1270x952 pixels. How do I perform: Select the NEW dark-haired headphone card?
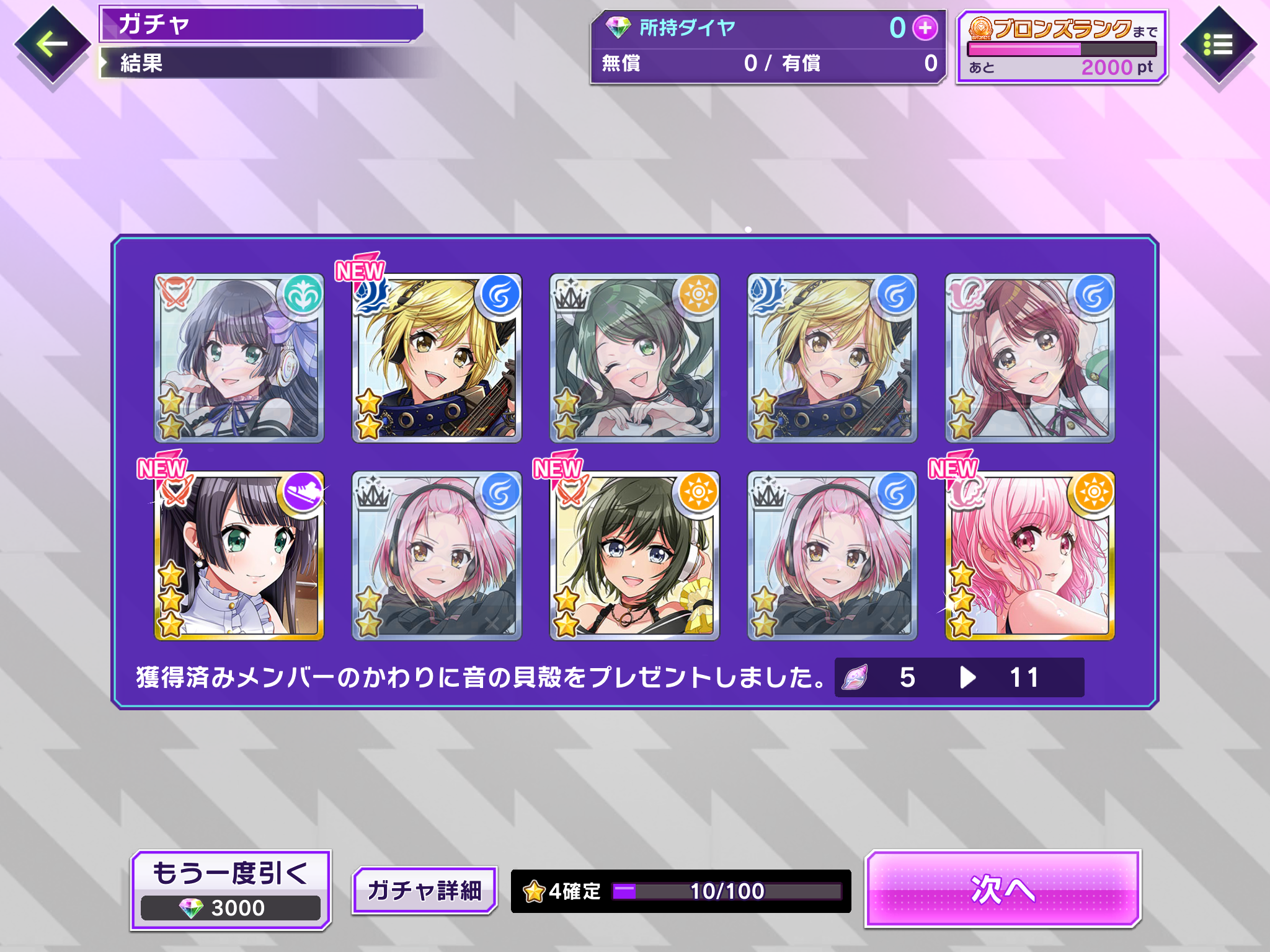(x=634, y=556)
